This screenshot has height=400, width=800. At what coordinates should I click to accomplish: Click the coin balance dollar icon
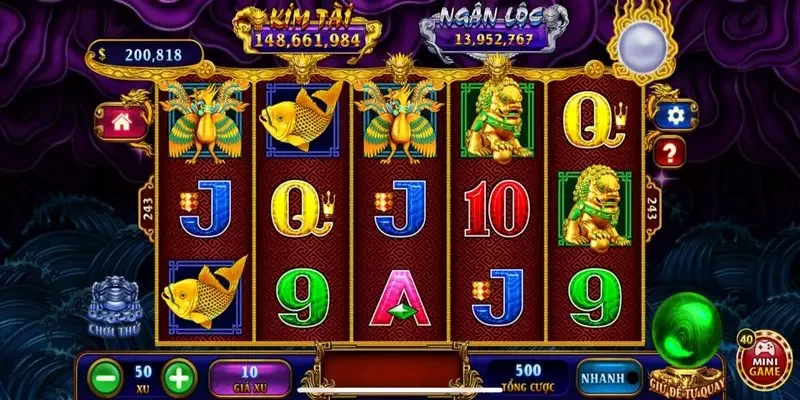102,56
